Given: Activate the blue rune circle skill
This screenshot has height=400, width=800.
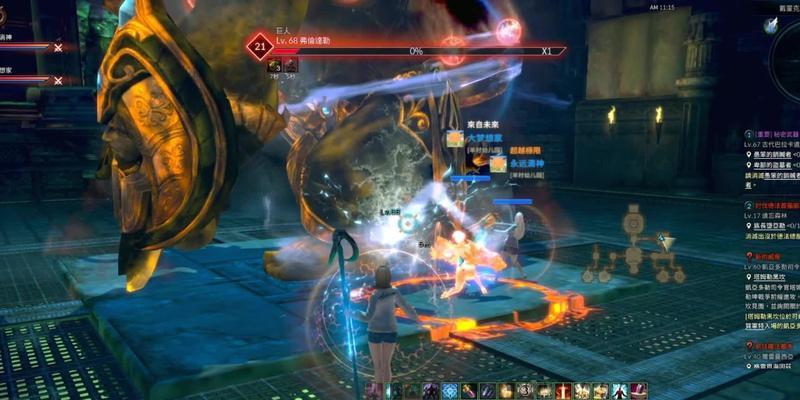Looking at the screenshot, I should [x=449, y=391].
